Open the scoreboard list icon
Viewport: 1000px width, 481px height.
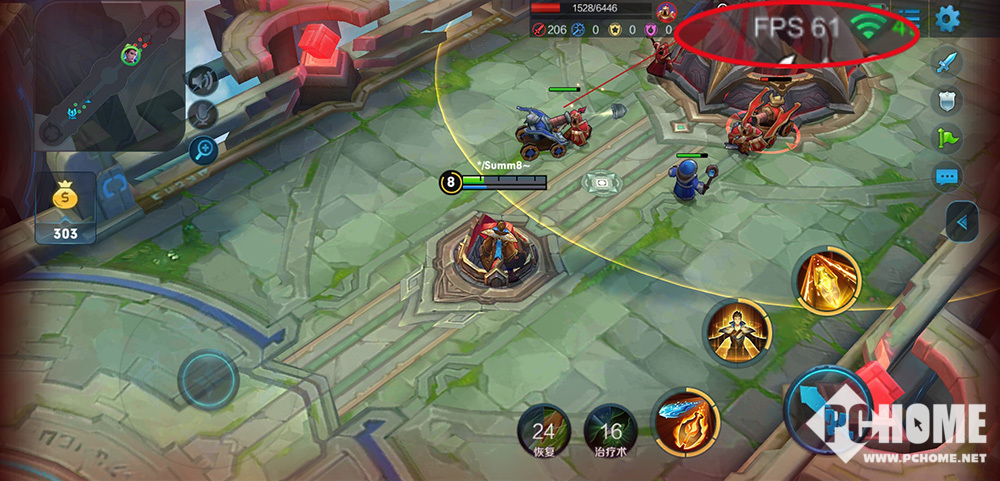(908, 17)
